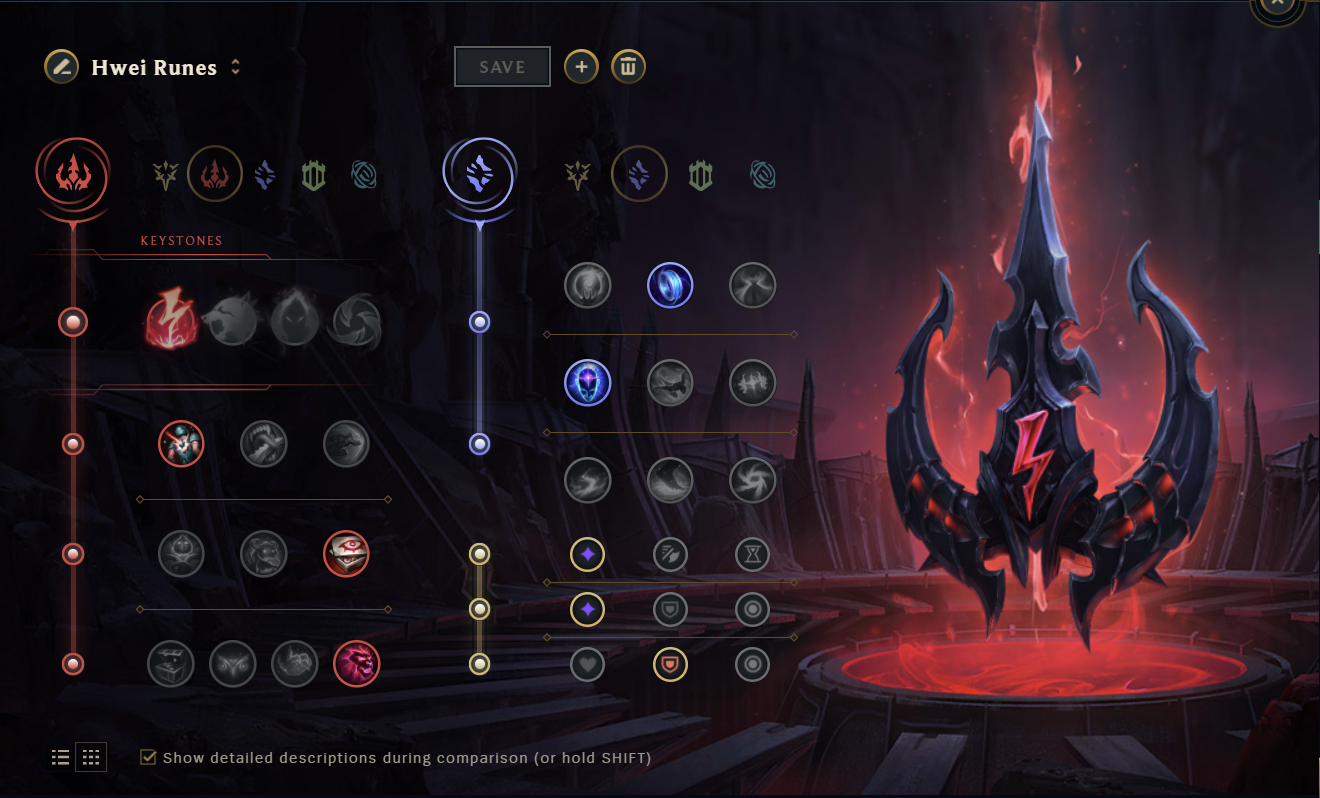This screenshot has width=1320, height=798.
Task: Click the delete rune page trash icon
Action: tap(628, 66)
